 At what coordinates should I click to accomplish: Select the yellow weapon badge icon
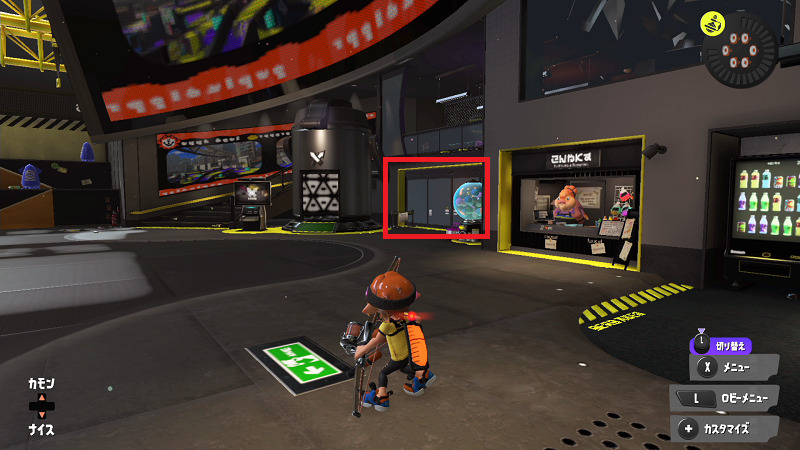(712, 20)
